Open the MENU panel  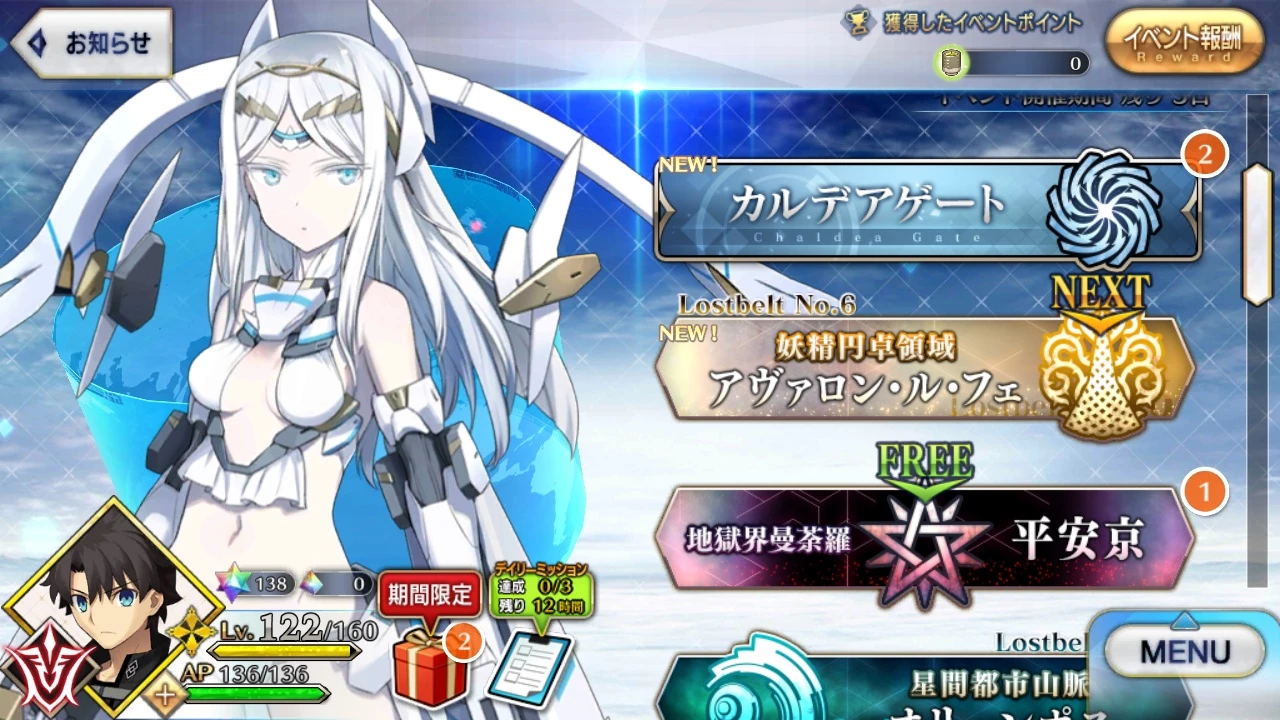coord(1185,650)
